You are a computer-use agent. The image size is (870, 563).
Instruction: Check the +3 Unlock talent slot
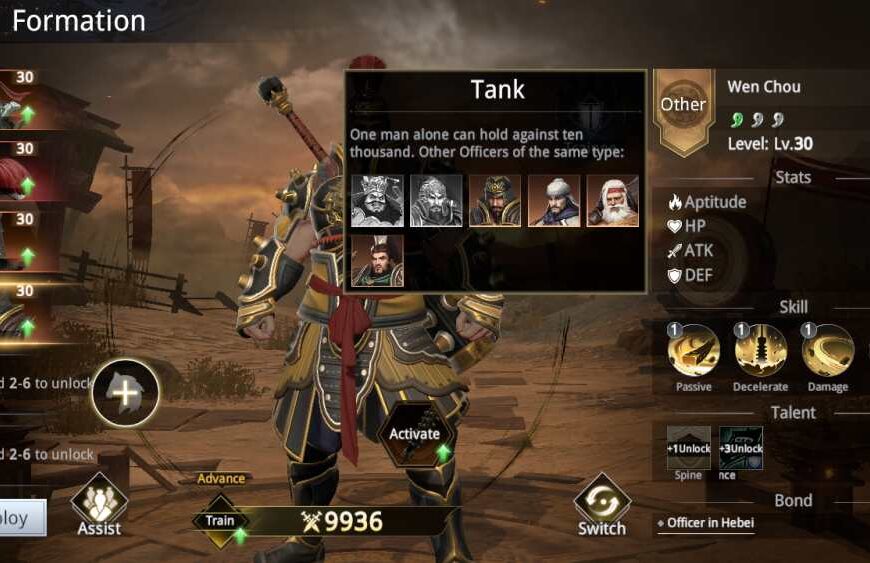coord(741,448)
